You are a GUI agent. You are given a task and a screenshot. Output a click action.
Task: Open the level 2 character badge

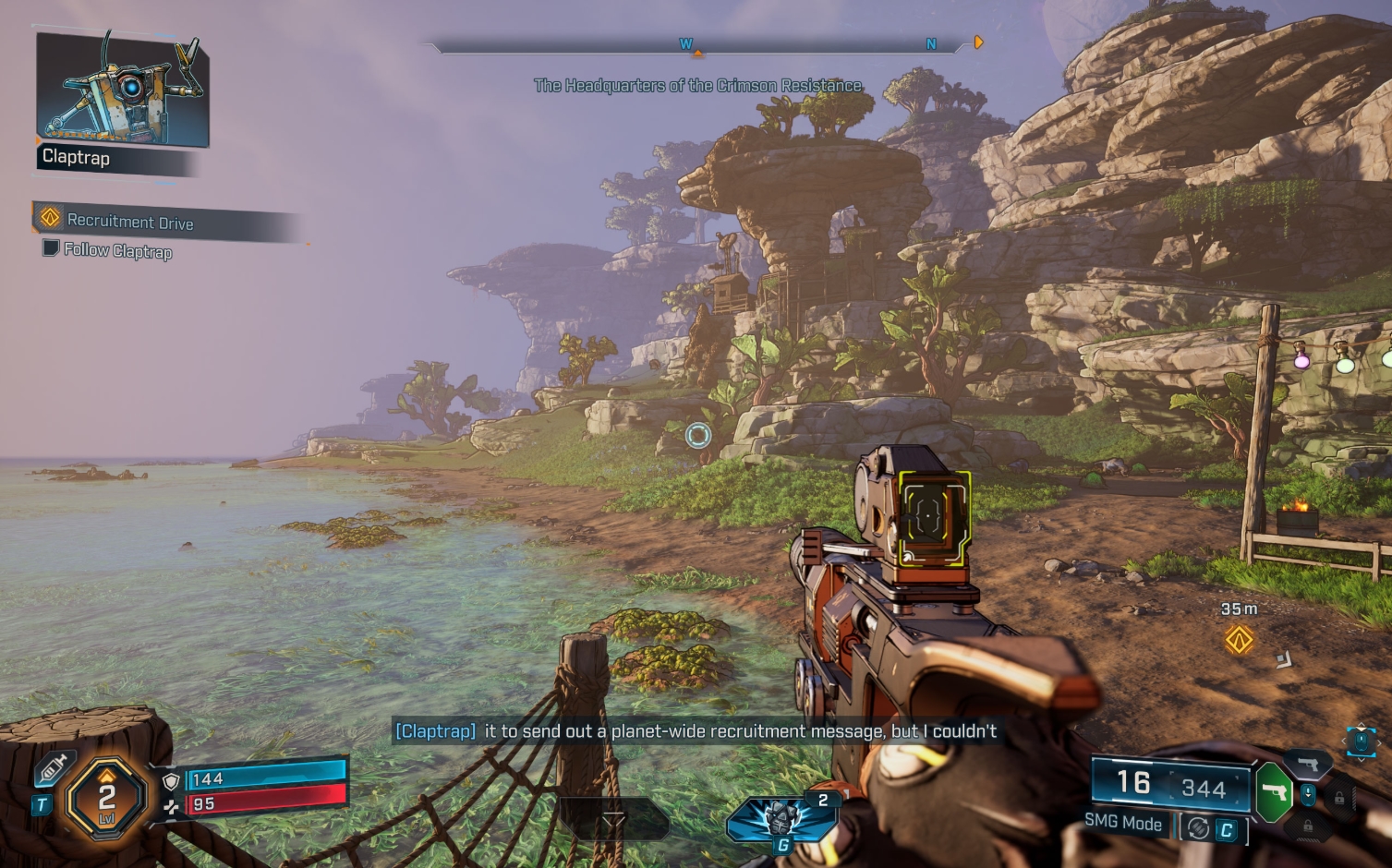(x=107, y=796)
